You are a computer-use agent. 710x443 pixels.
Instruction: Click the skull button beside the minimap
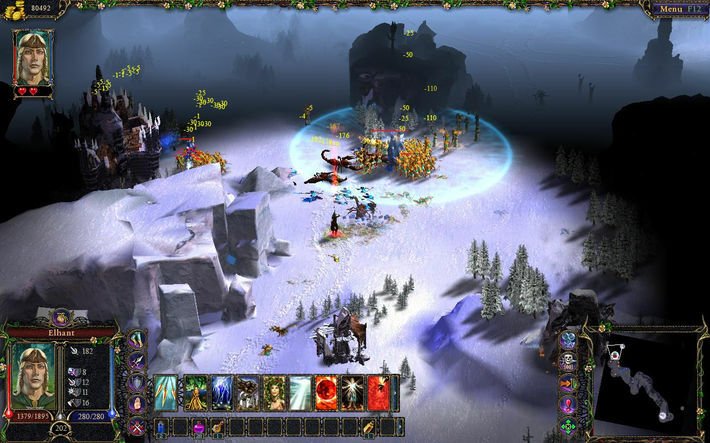click(569, 362)
